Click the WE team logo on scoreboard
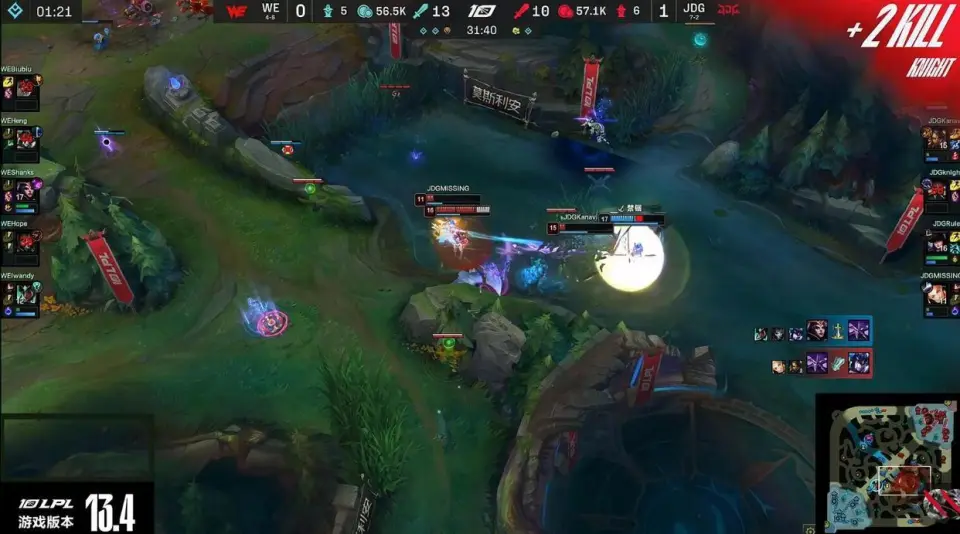 click(236, 12)
